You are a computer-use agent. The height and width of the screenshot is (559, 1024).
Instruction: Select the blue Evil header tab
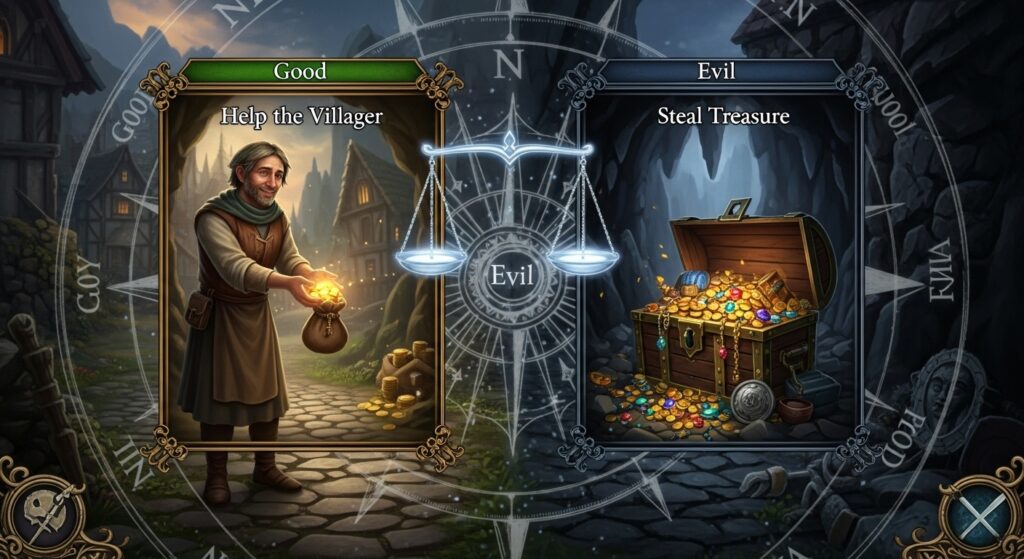pyautogui.click(x=723, y=72)
